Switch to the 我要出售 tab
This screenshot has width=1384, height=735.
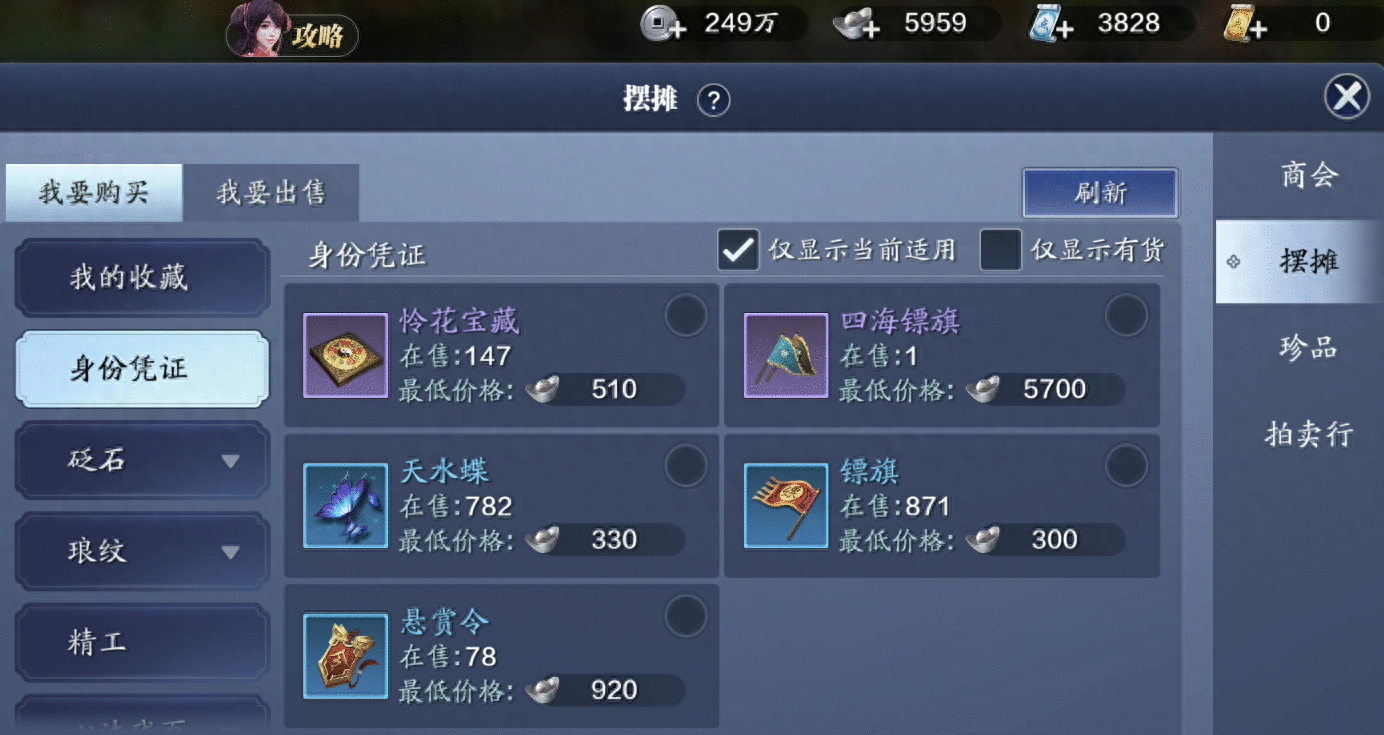271,193
